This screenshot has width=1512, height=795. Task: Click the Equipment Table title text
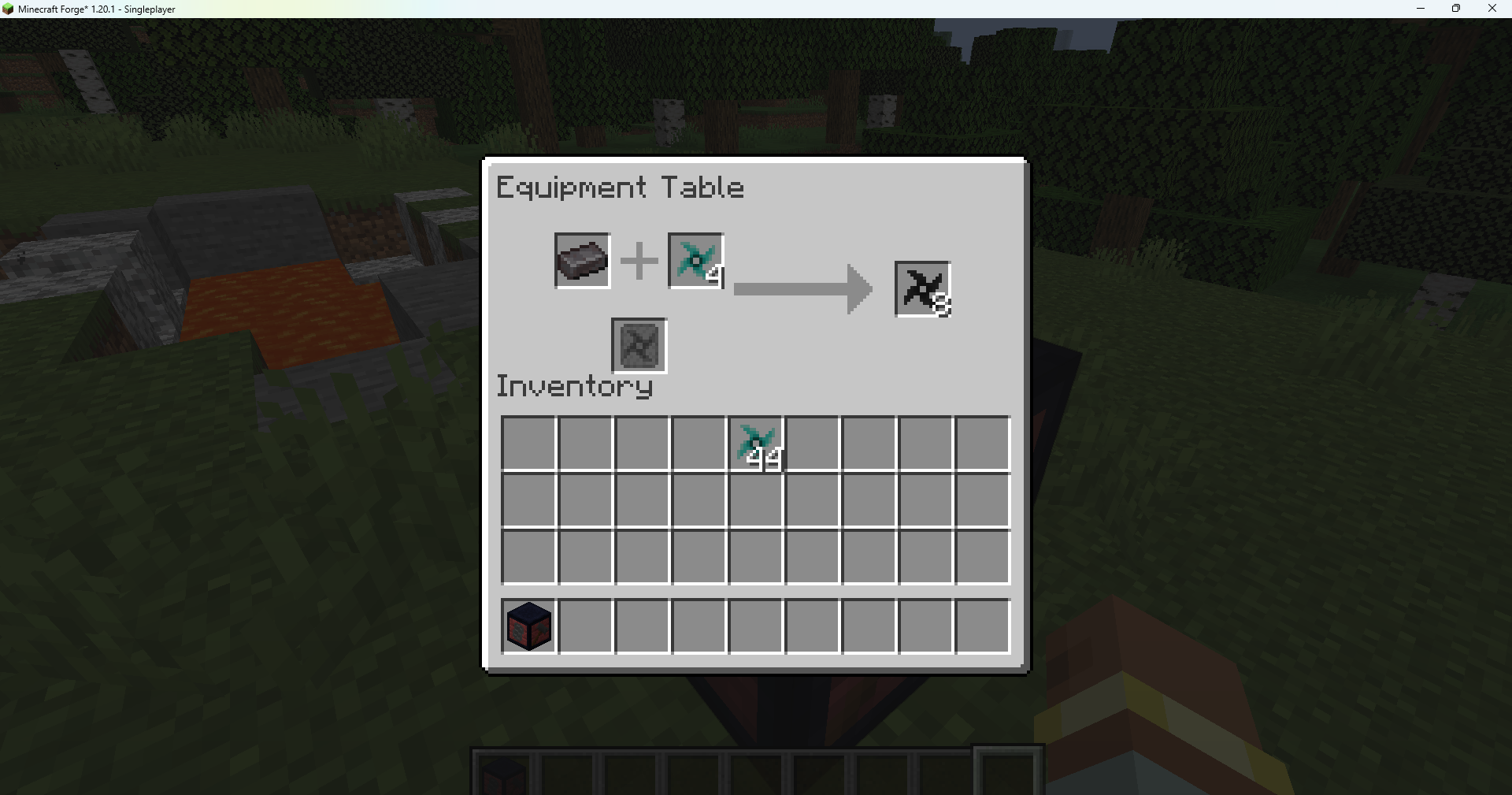tap(619, 188)
